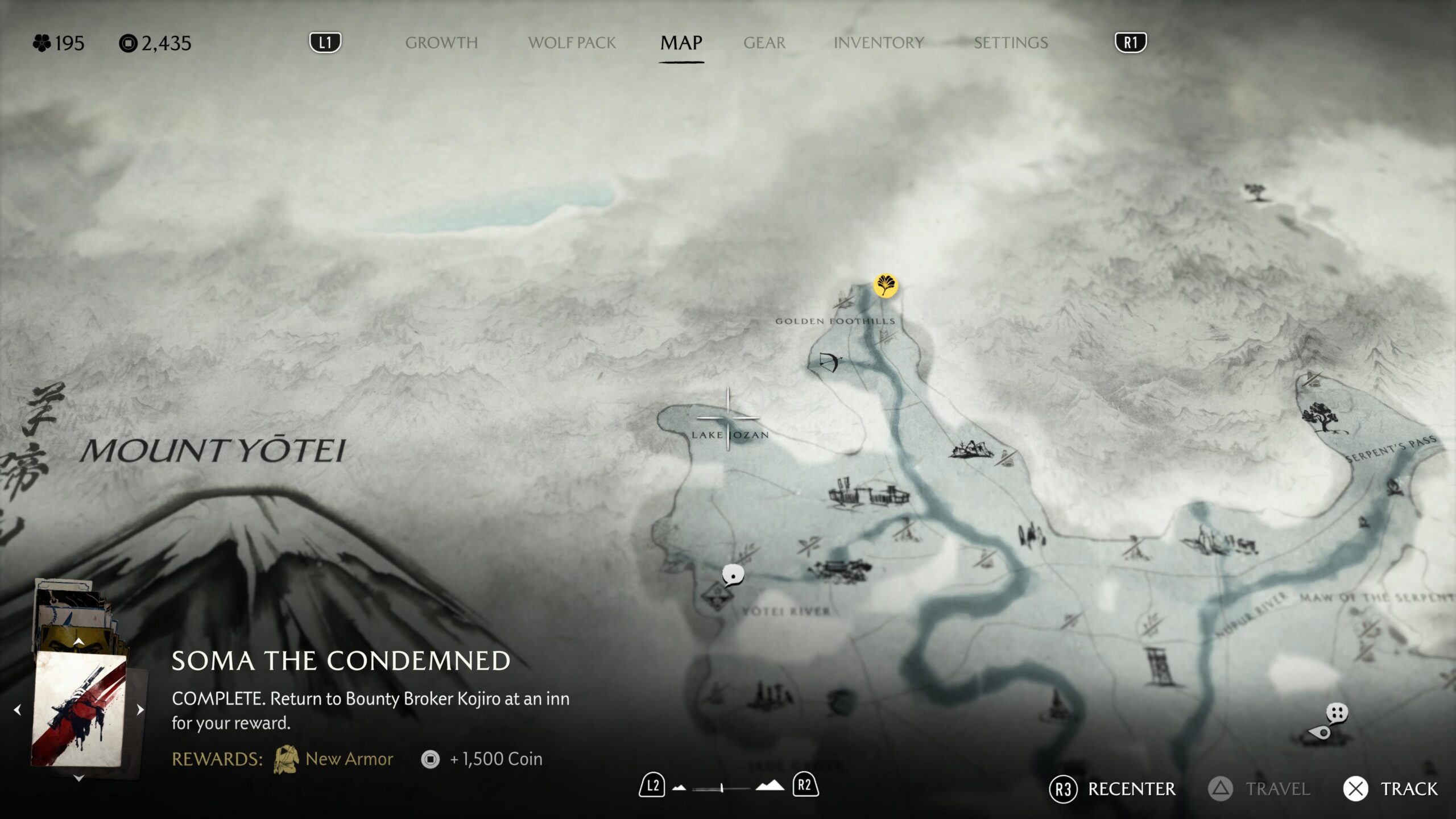This screenshot has width=1456, height=819.
Task: Select the dice marker on the map
Action: point(1337,712)
